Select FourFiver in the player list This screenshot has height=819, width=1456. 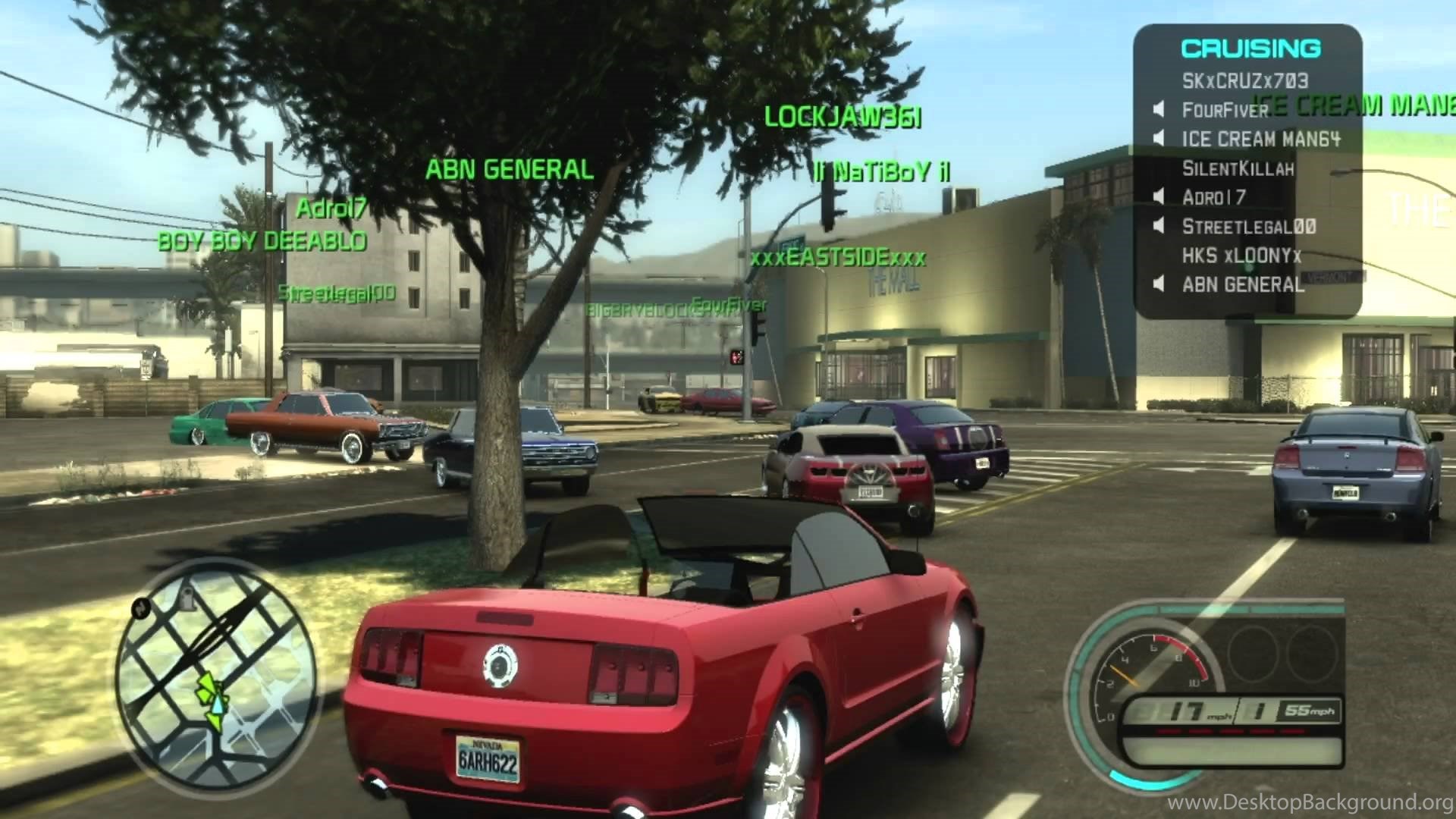pyautogui.click(x=1225, y=111)
